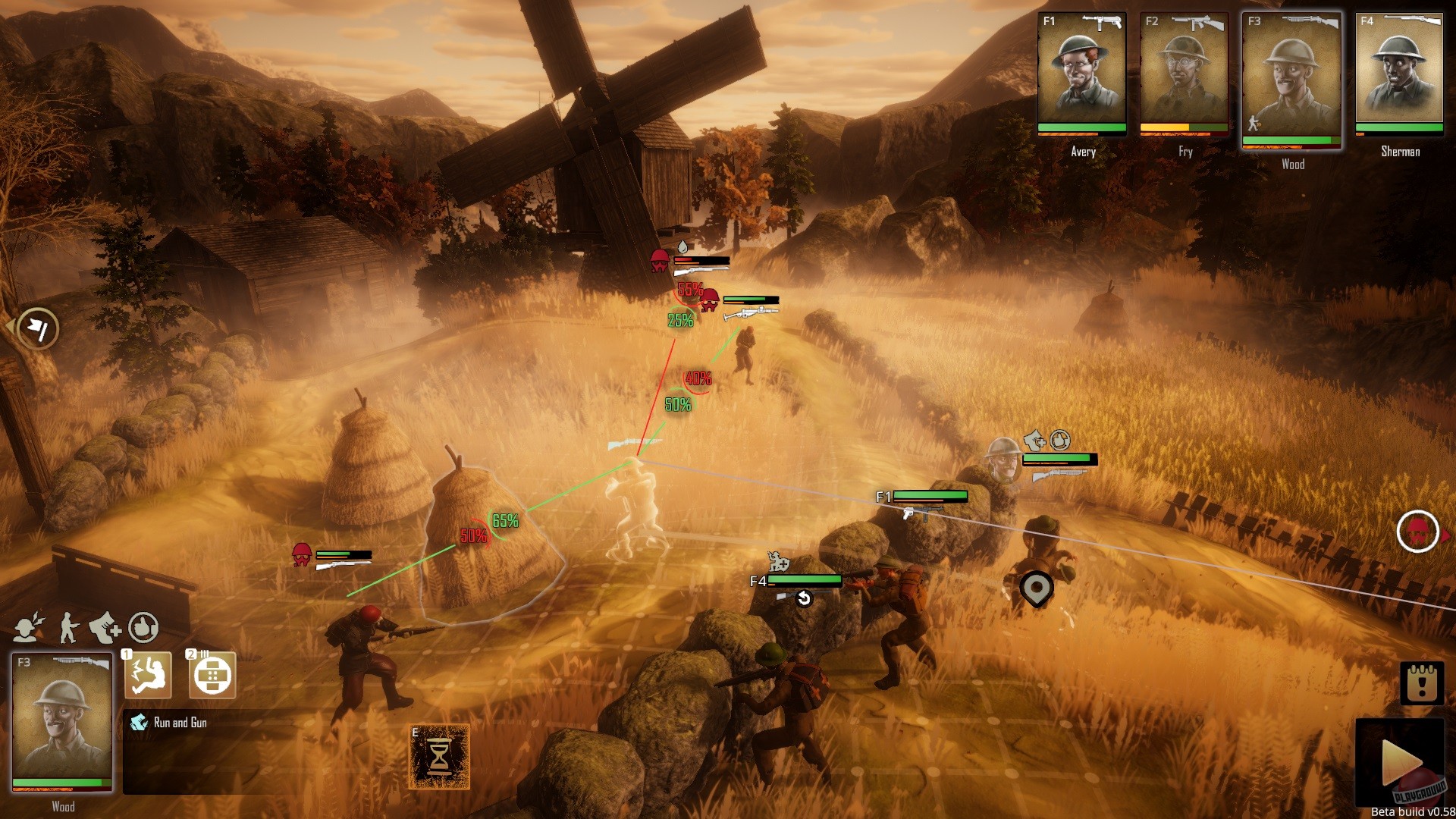The image size is (1456, 819).
Task: Click the thumbs-up status icon
Action: click(143, 627)
